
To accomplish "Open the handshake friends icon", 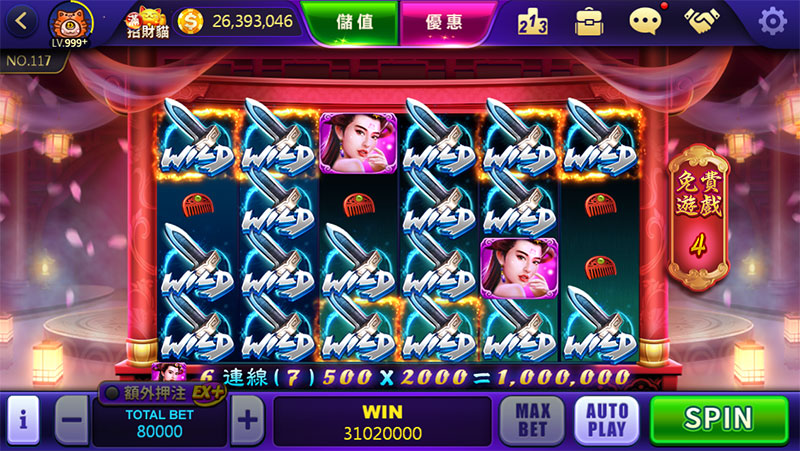I will point(705,20).
